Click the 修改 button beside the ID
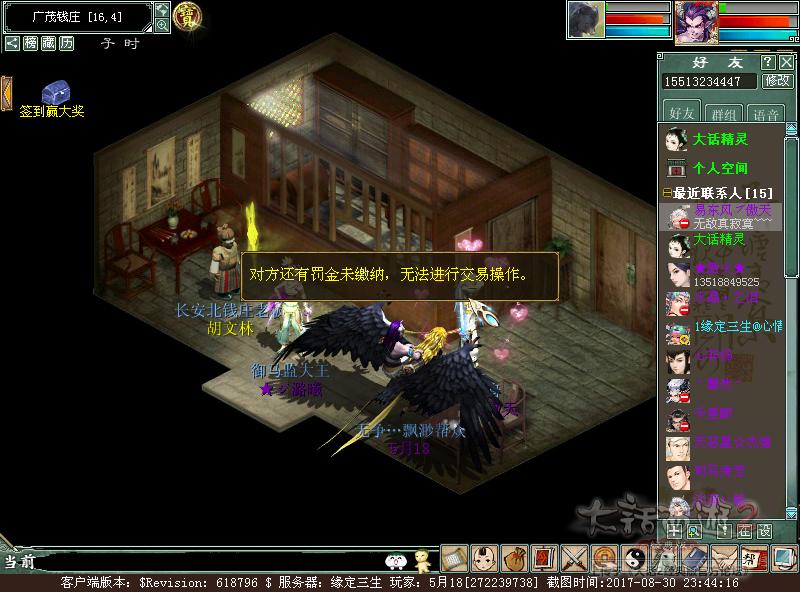800x592 pixels. [x=778, y=81]
